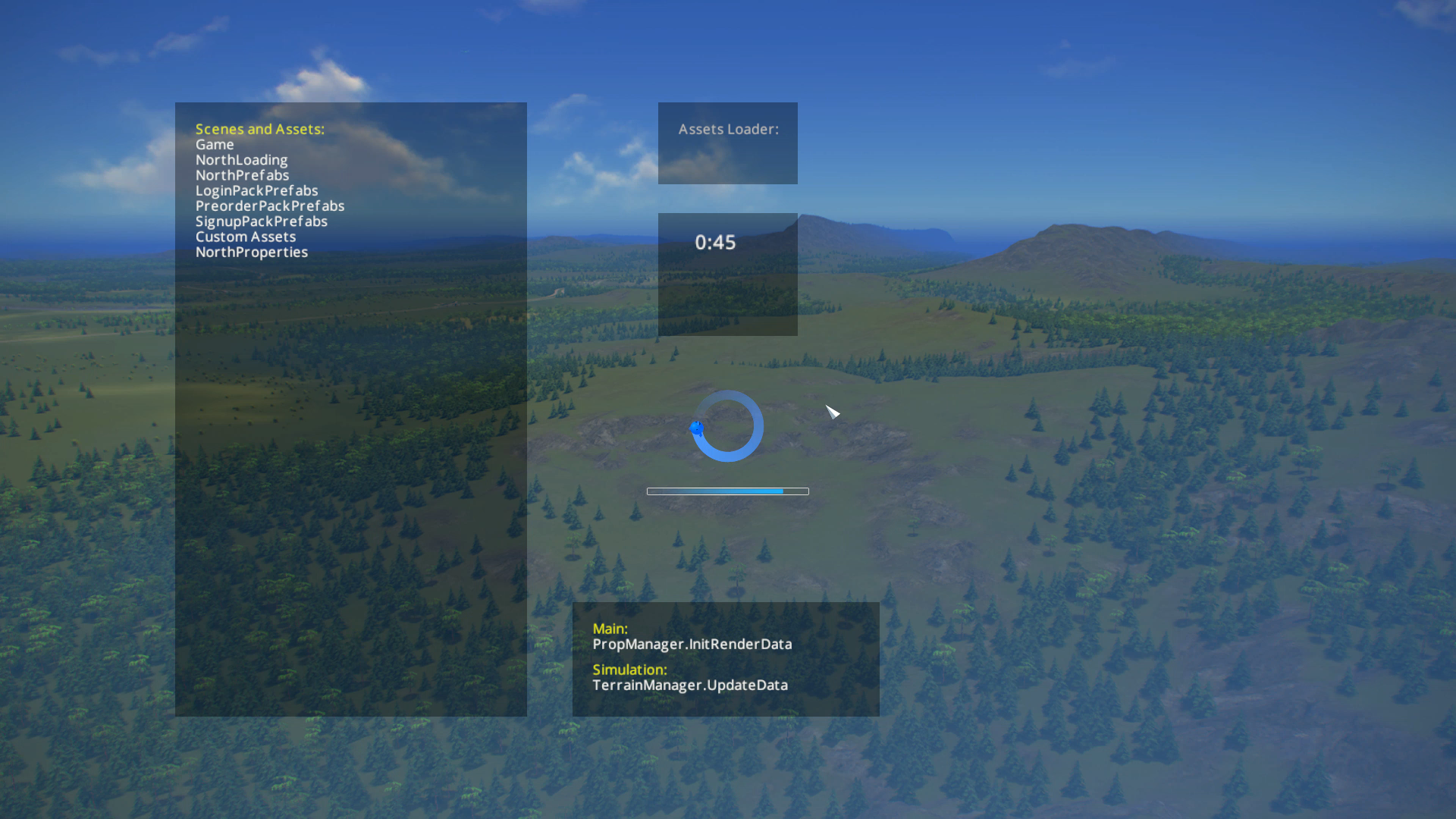
Task: Select the TerrainManager.UpdateData entry
Action: 690,685
